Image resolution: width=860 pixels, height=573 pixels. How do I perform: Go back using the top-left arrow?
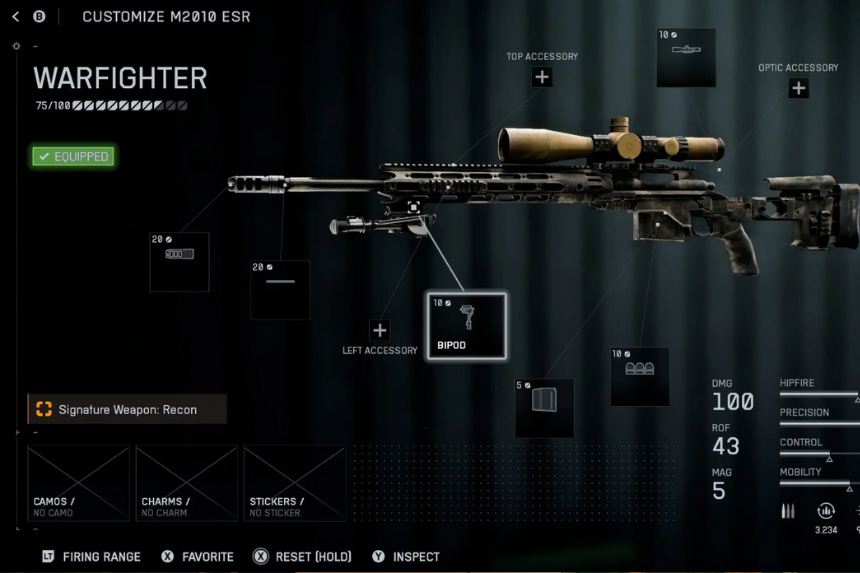pos(16,17)
